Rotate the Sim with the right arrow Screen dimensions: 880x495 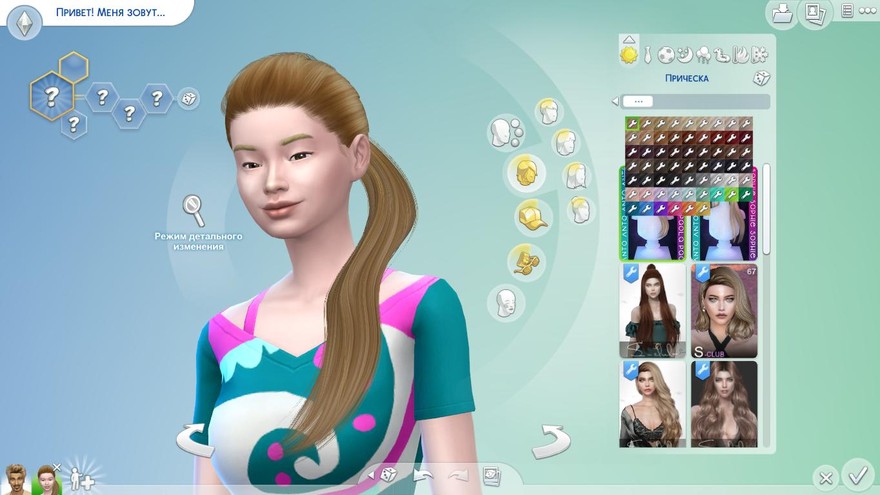click(x=550, y=438)
